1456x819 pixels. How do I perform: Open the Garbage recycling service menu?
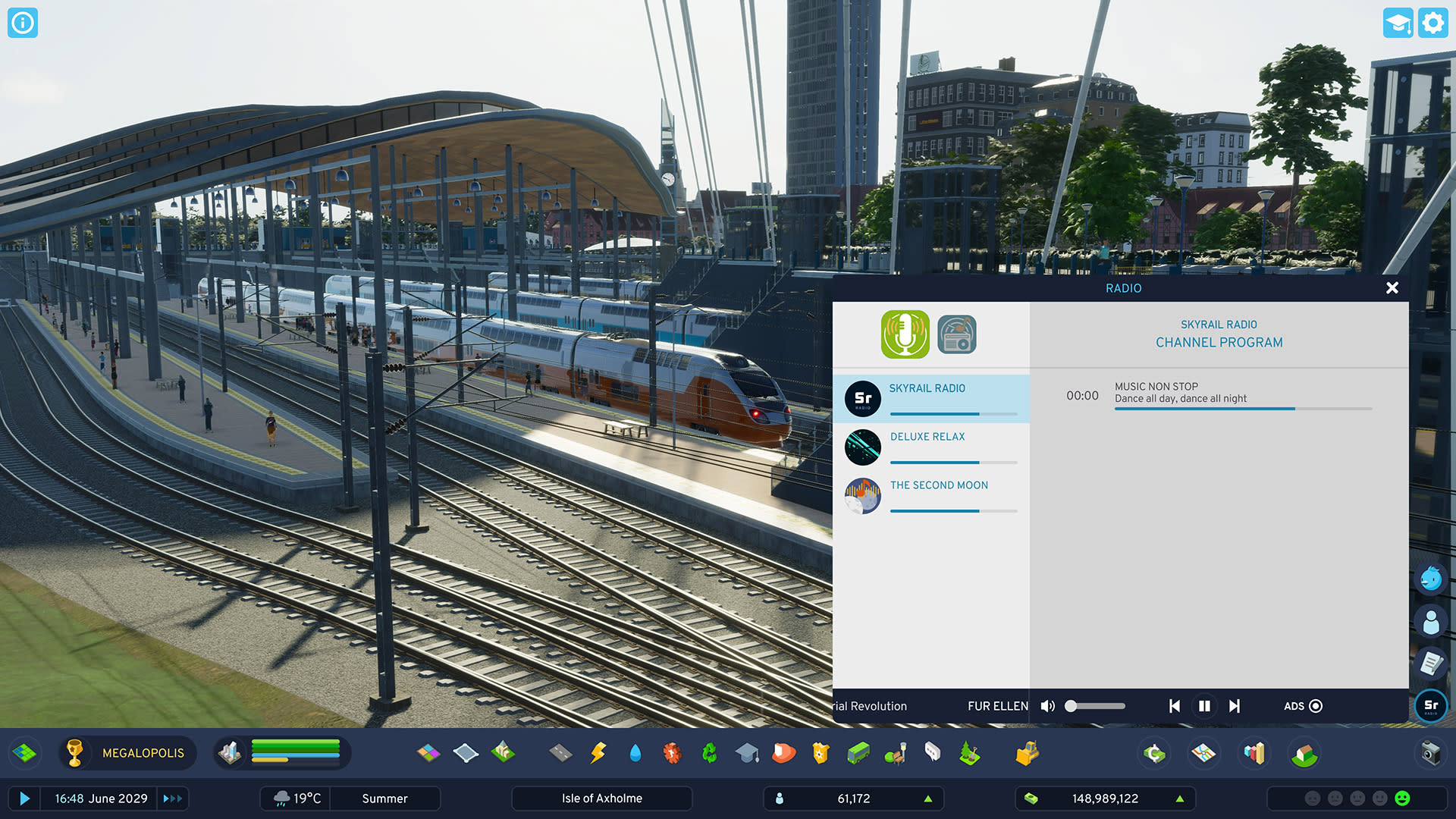[x=708, y=753]
